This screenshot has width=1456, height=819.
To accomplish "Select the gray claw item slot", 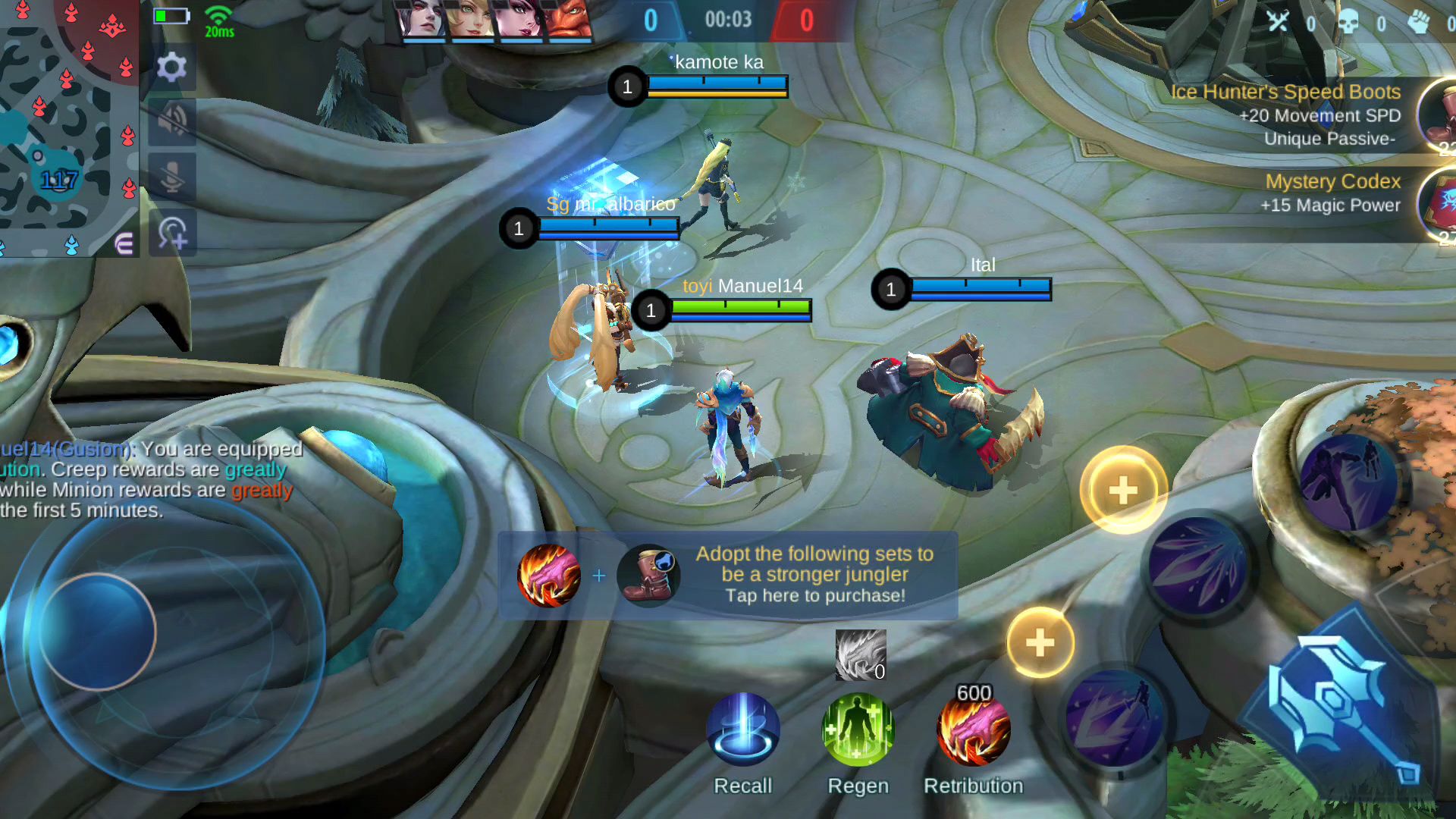I will (860, 654).
